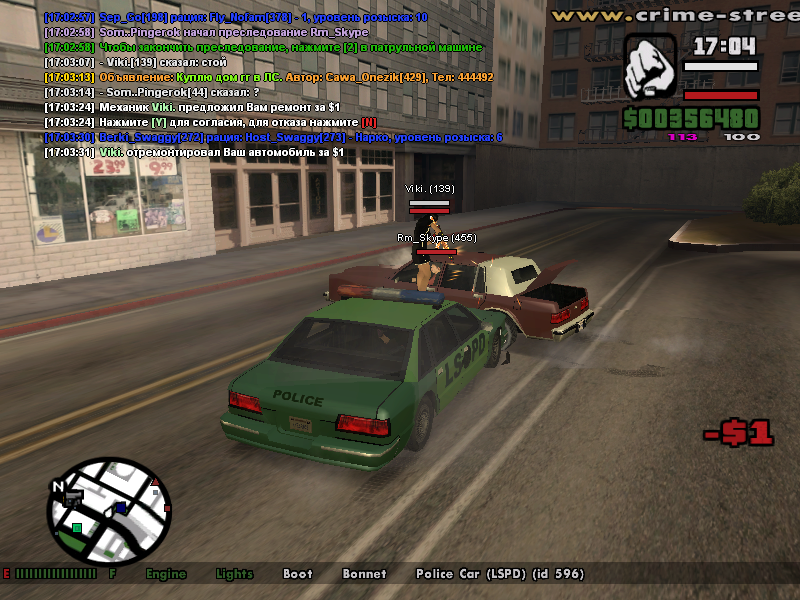Click the circular radar minimap
Screen dimensions: 800x600
click(110, 511)
